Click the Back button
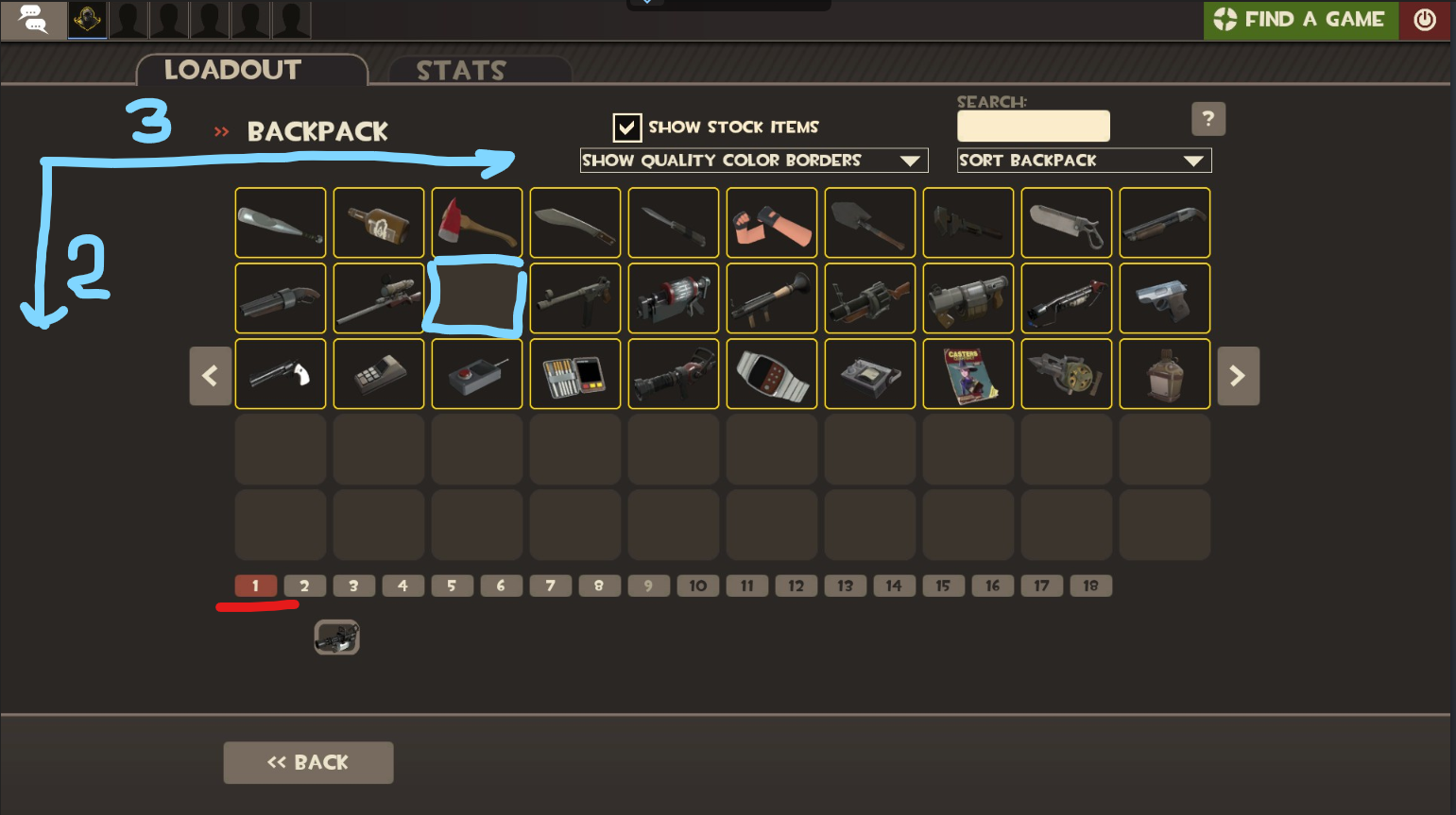The width and height of the screenshot is (1456, 815). 308,762
